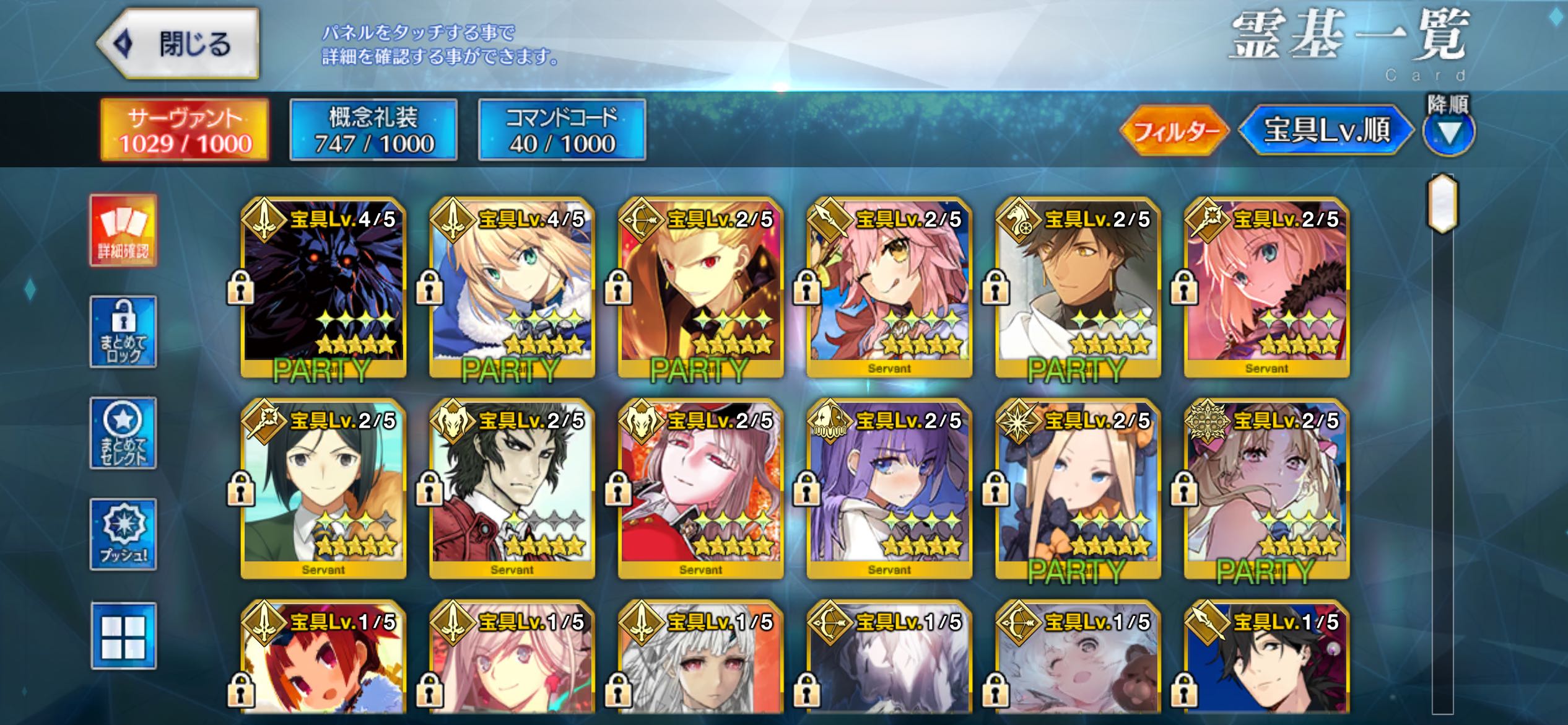Screen dimensions: 1568x725
Task: Choose the まとめてロック bulk lock button
Action: click(123, 332)
